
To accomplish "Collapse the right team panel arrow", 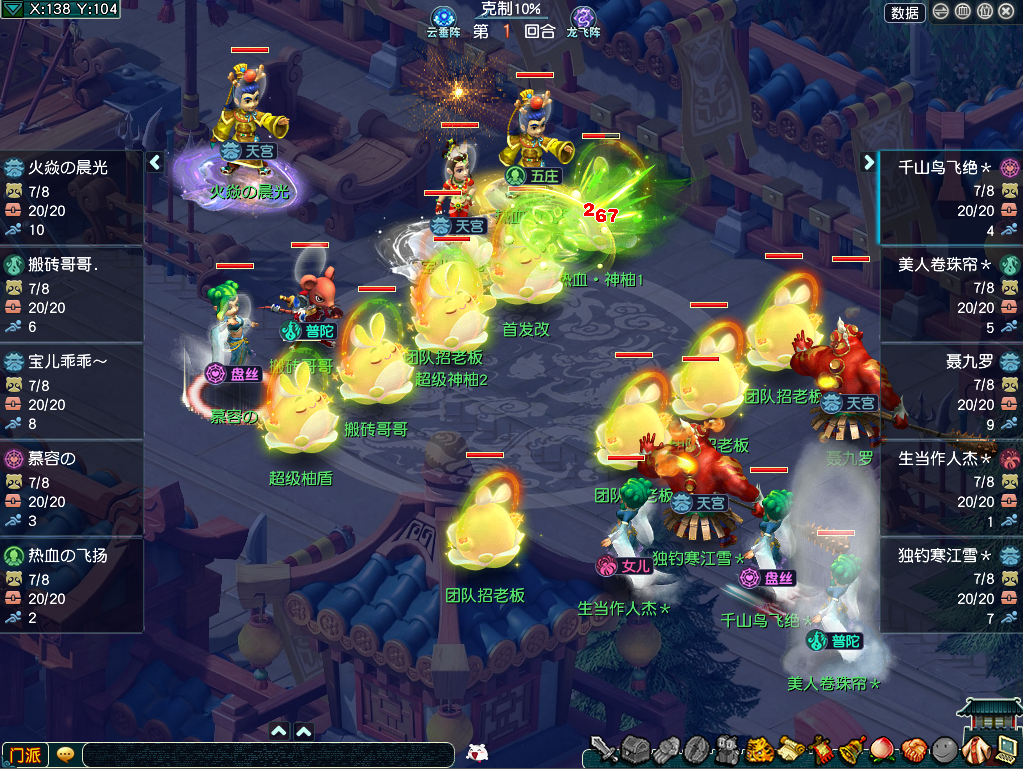I will 868,161.
